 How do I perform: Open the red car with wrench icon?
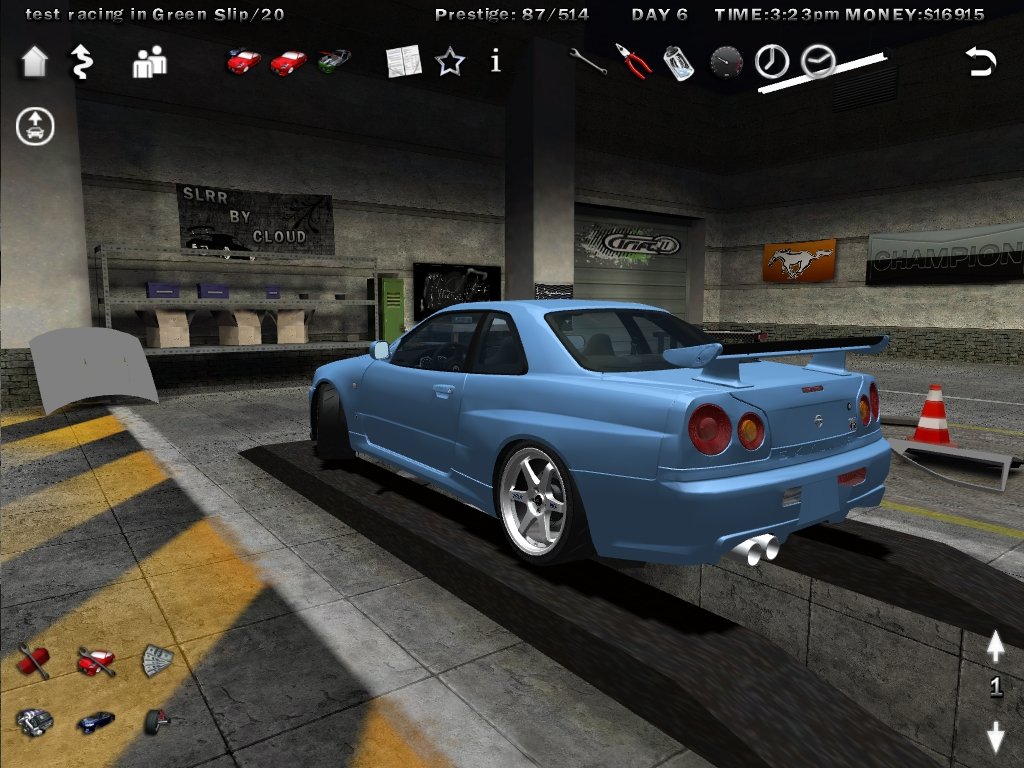96,661
